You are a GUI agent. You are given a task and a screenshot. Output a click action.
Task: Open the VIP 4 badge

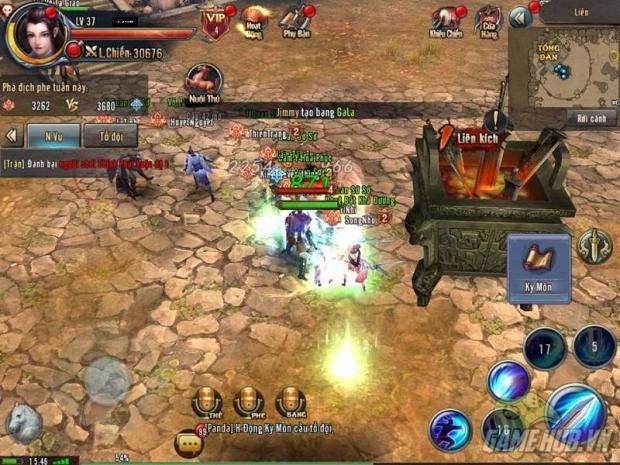click(x=214, y=23)
